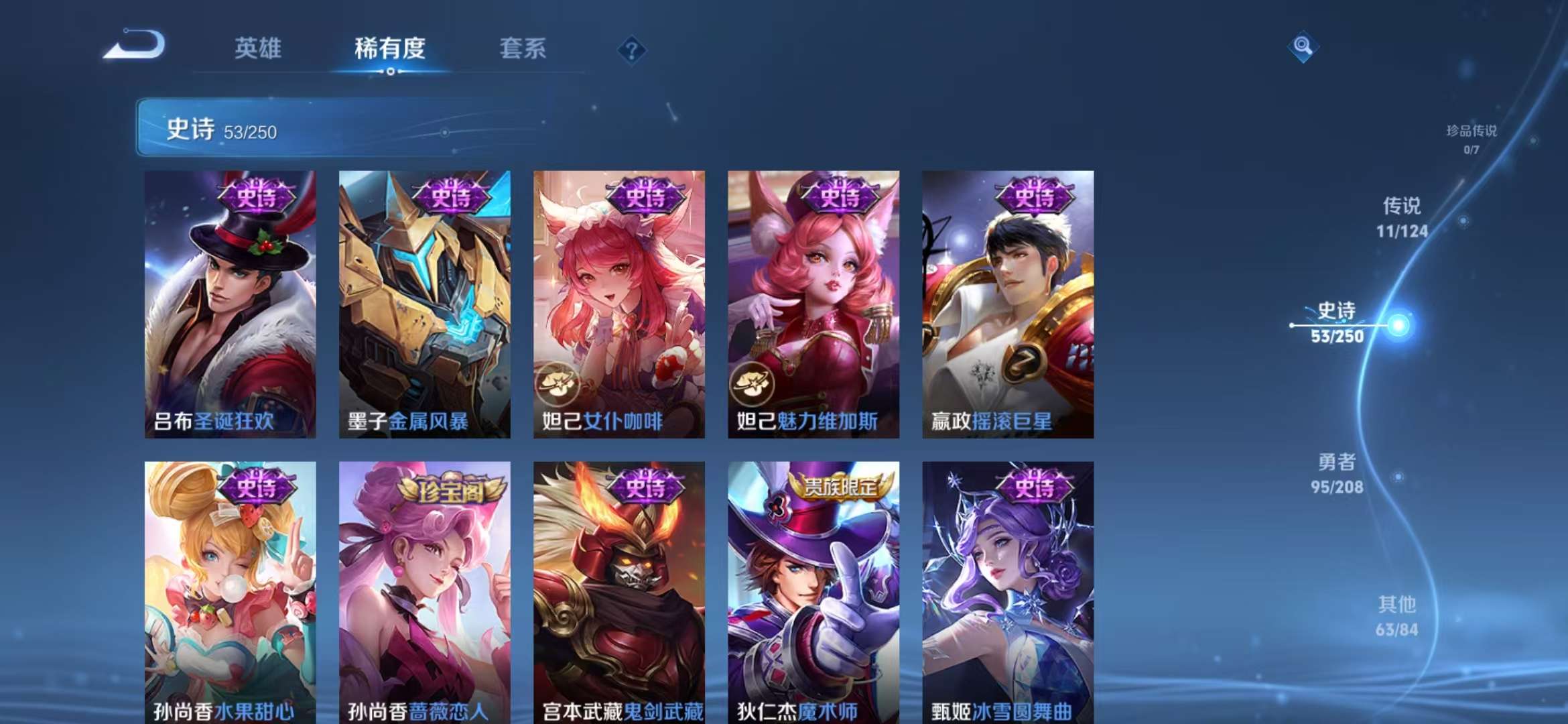Screen dimensions: 1568x724
Task: Switch to the 英雄 tab
Action: [258, 48]
